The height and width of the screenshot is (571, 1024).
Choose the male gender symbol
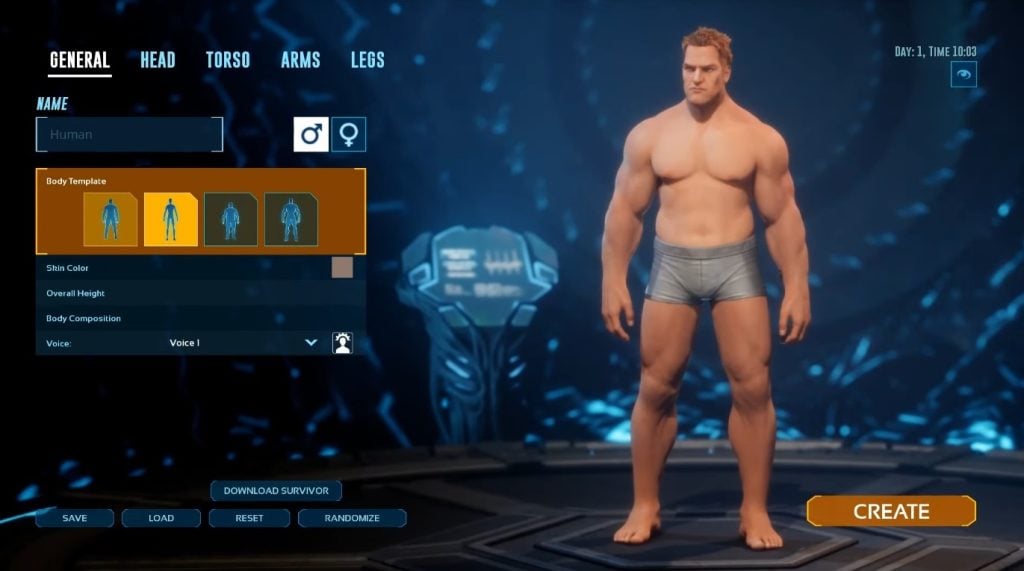pyautogui.click(x=310, y=134)
